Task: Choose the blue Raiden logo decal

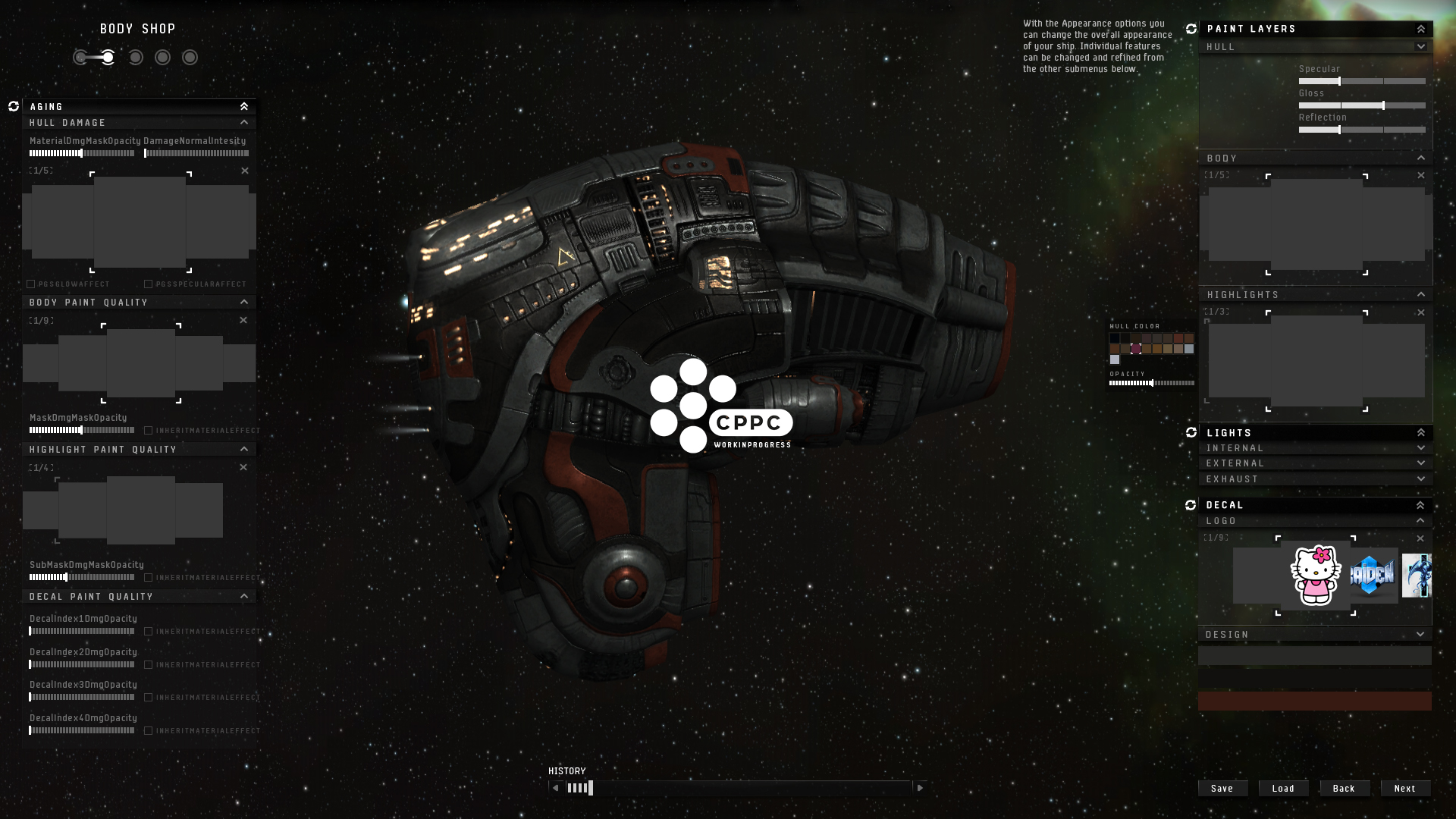Action: 1373,576
